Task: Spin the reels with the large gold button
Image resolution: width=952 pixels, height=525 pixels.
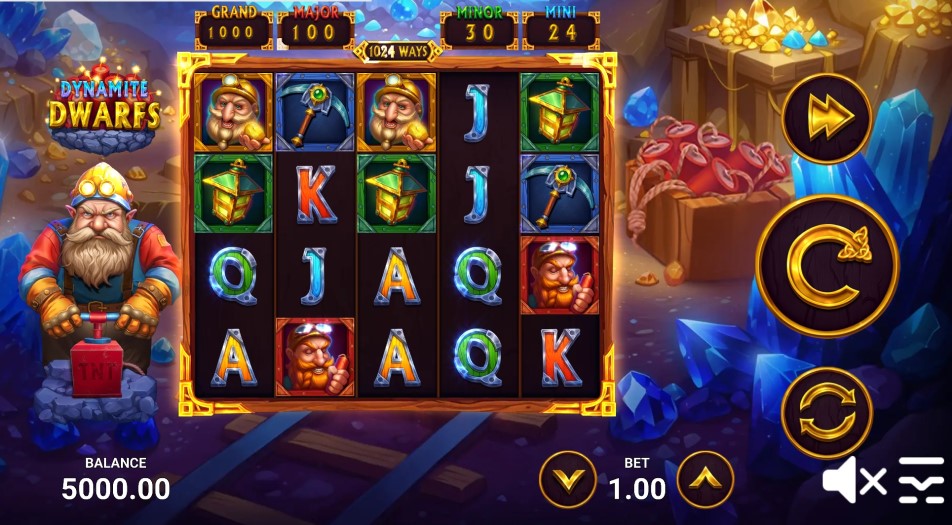Action: (x=827, y=266)
